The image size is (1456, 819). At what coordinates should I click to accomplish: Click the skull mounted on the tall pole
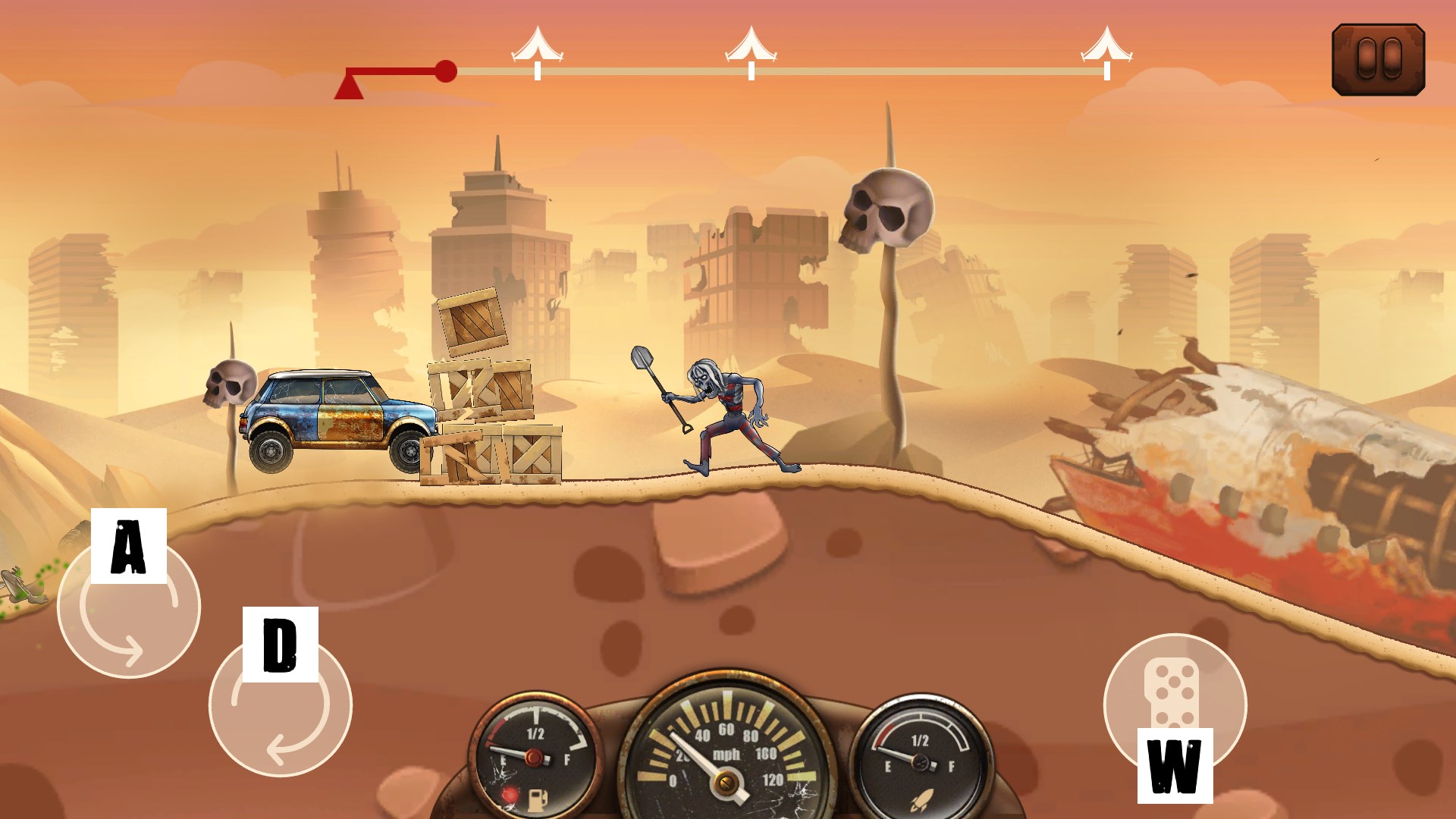(889, 205)
